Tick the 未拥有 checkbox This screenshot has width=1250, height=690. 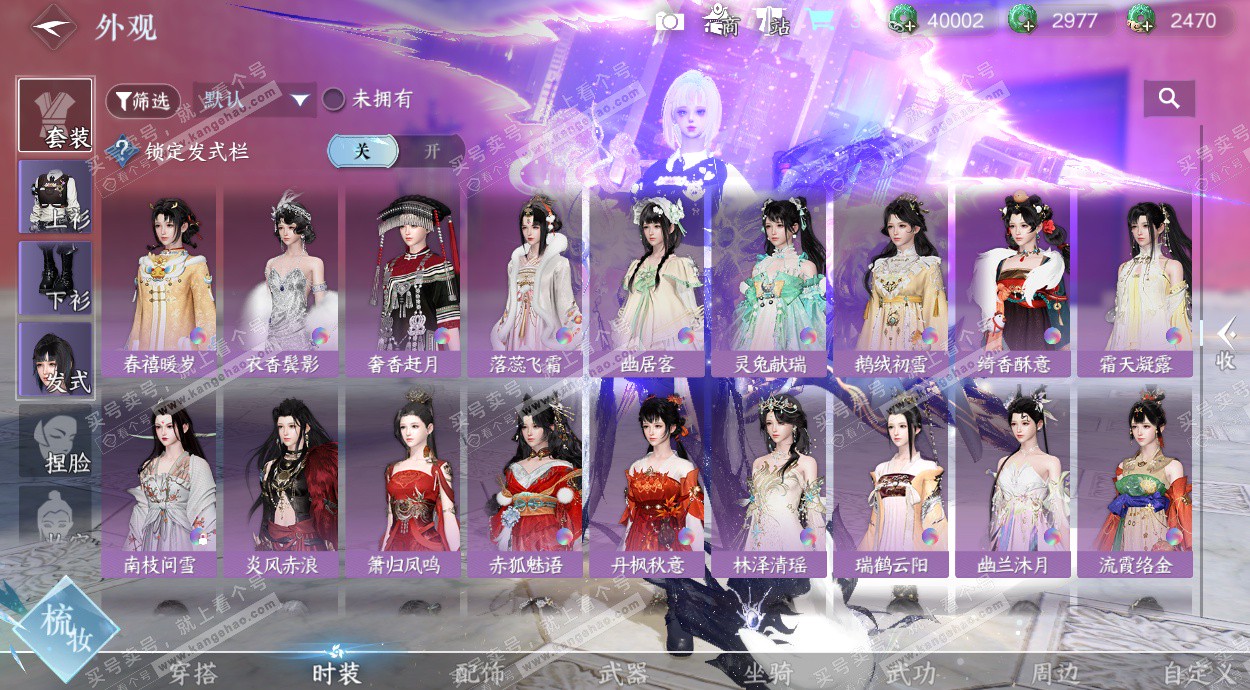334,99
